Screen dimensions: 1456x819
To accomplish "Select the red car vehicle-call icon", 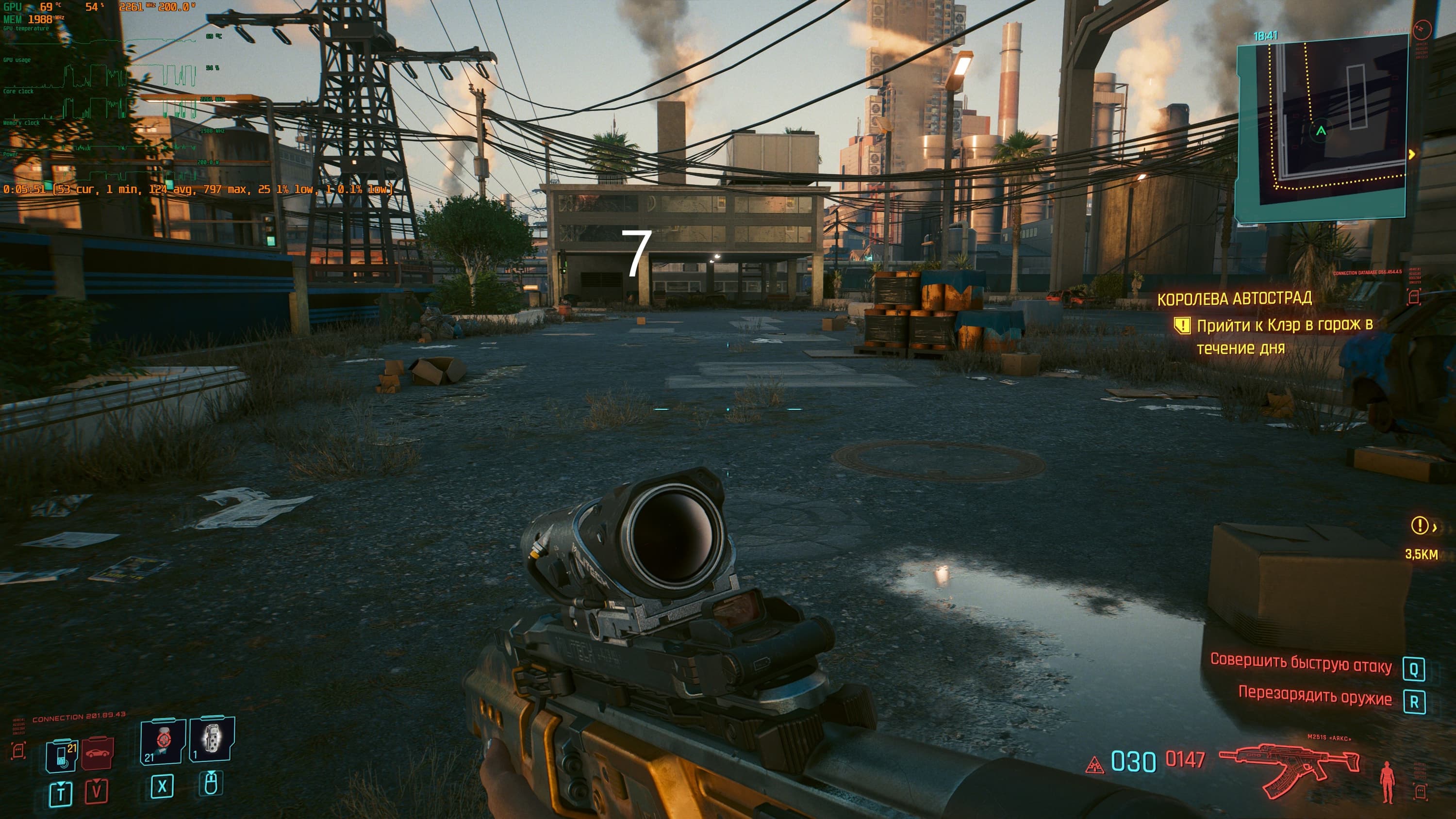I will coord(97,753).
